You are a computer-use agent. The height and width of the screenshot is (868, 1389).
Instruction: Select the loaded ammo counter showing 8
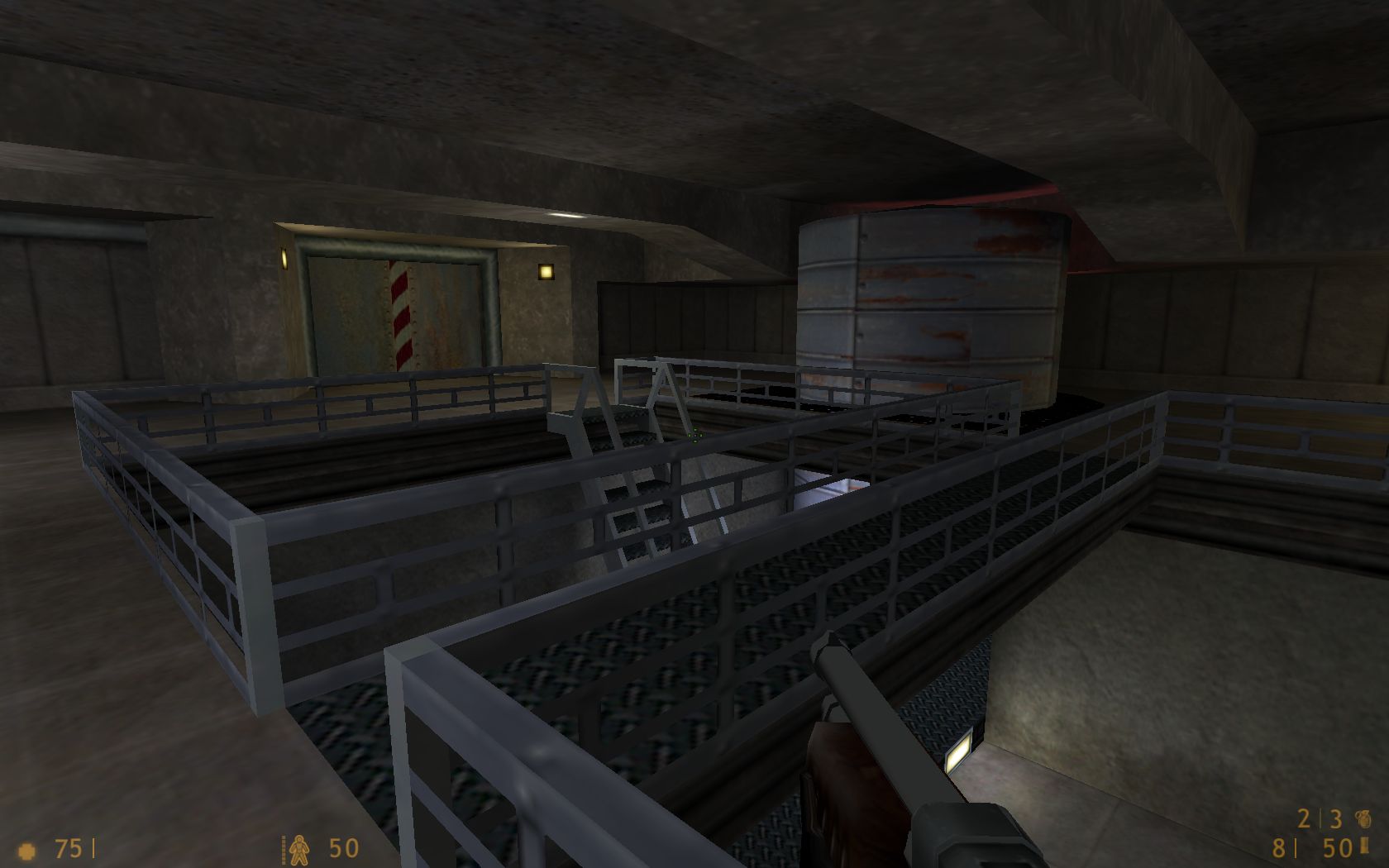point(1279,847)
